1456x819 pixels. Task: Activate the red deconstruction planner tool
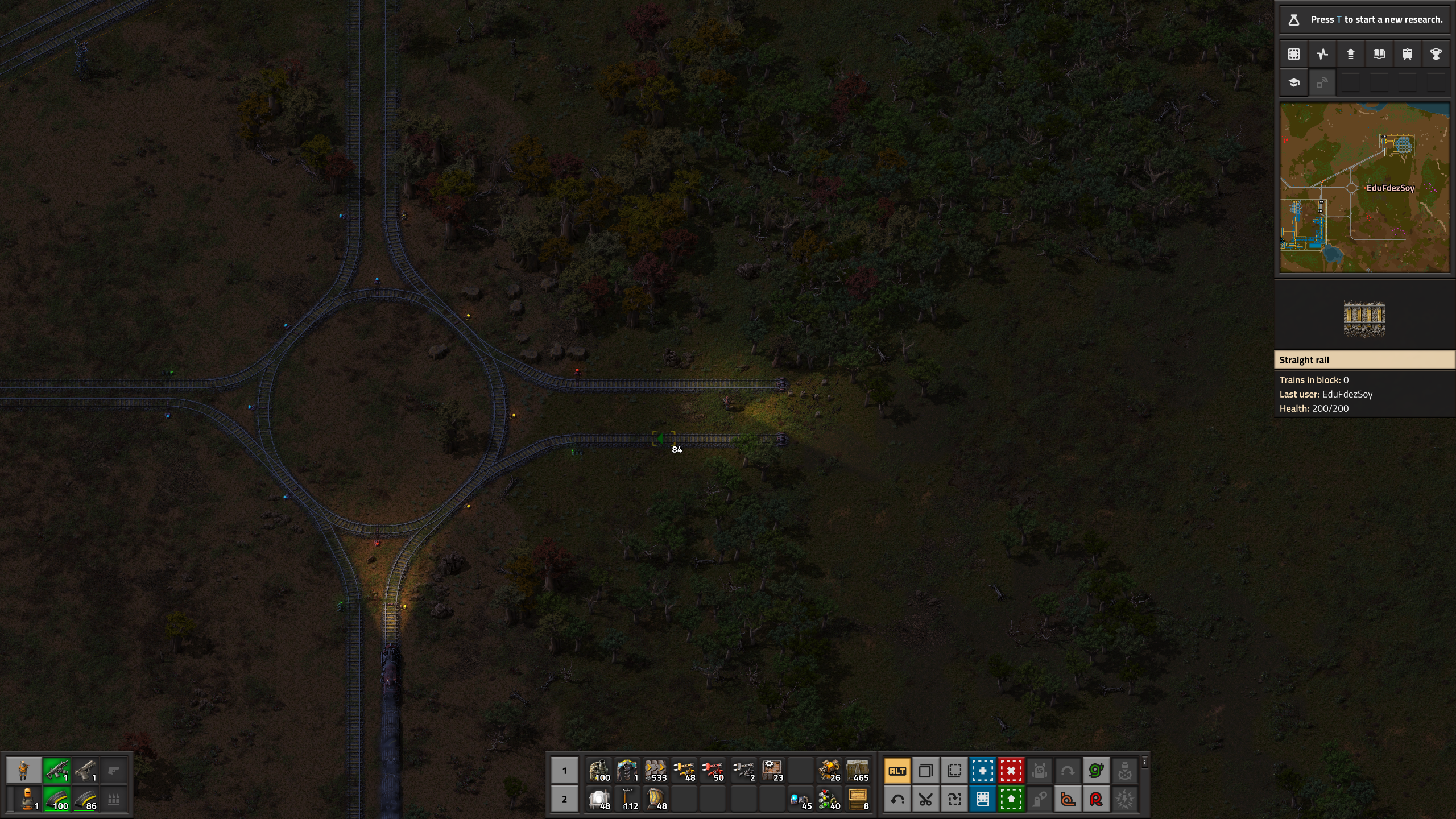1011,771
